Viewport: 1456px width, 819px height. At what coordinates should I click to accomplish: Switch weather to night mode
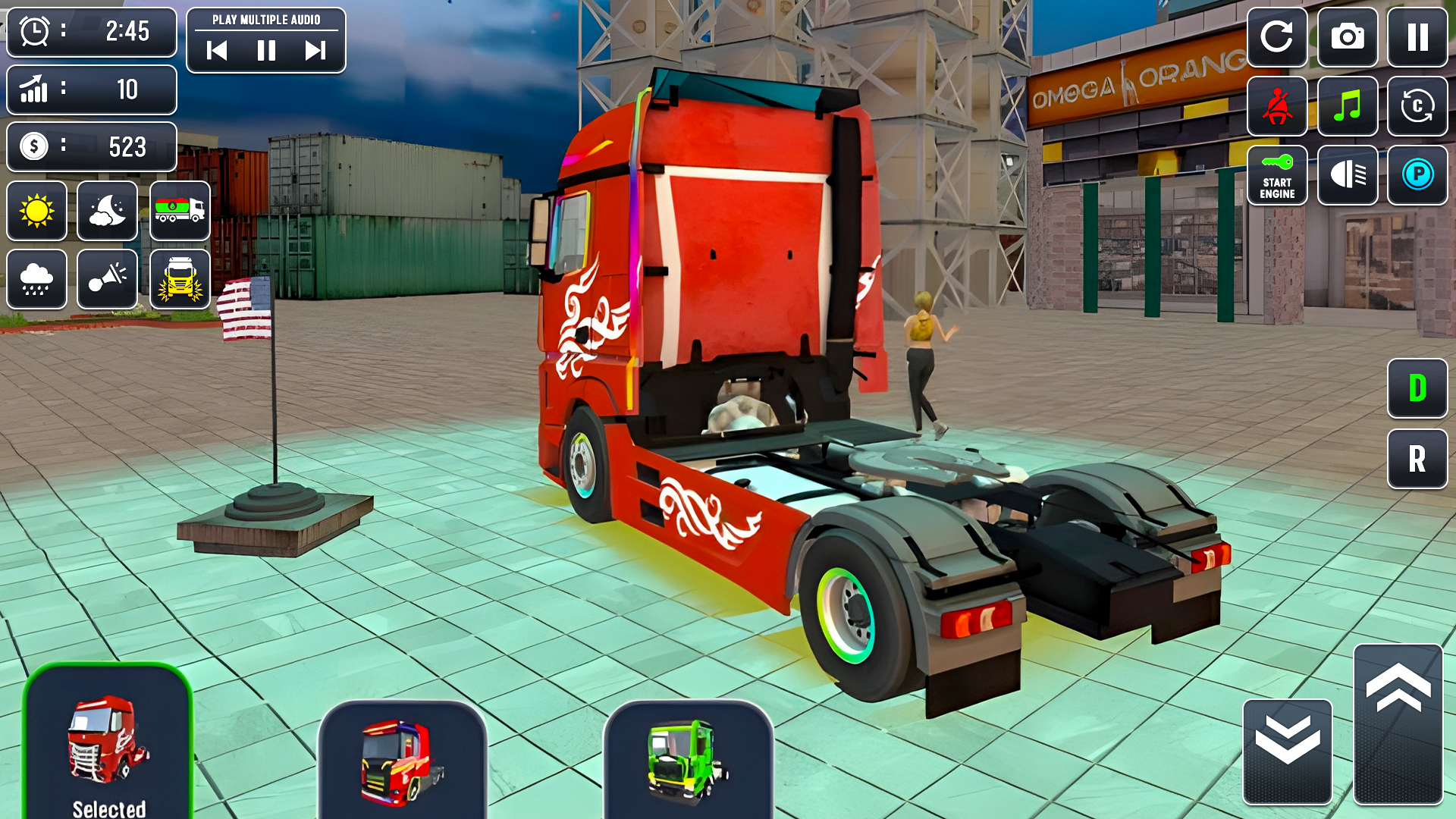pos(107,211)
